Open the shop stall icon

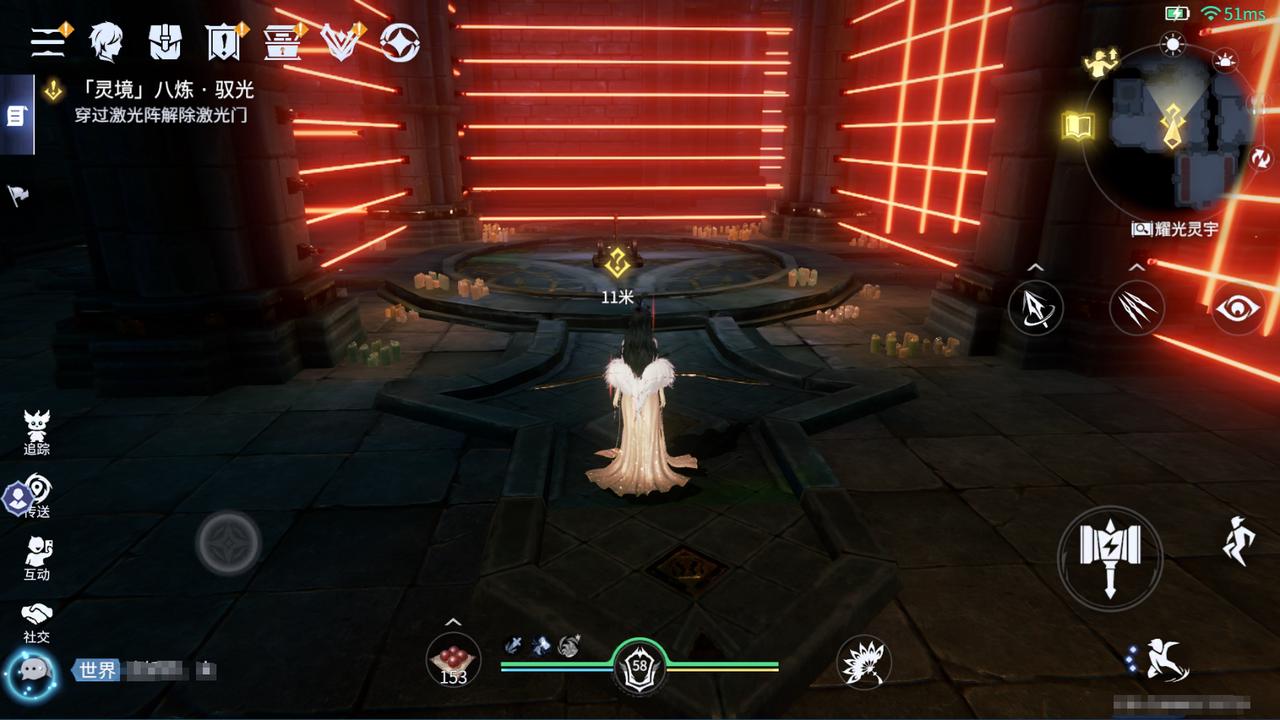tap(282, 42)
